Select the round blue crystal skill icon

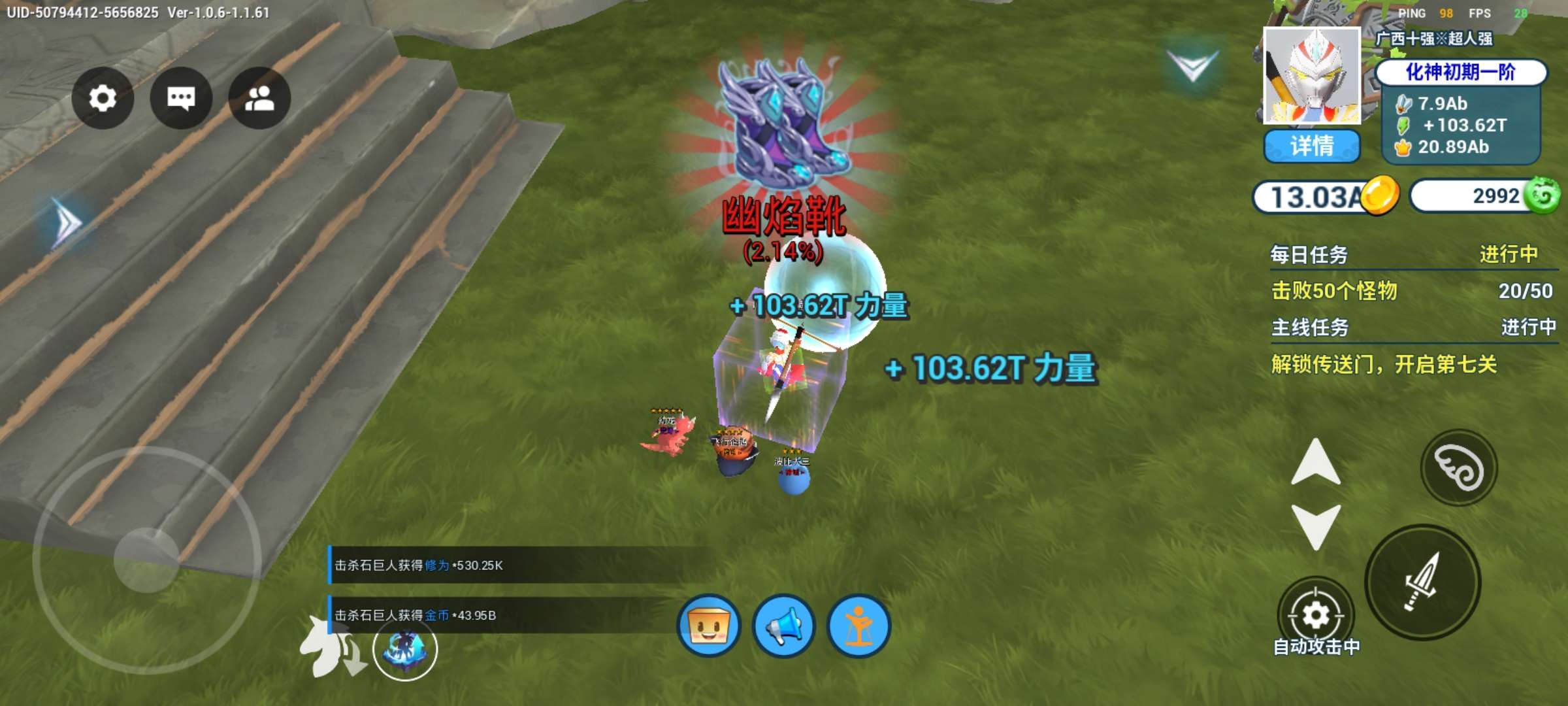(x=405, y=649)
